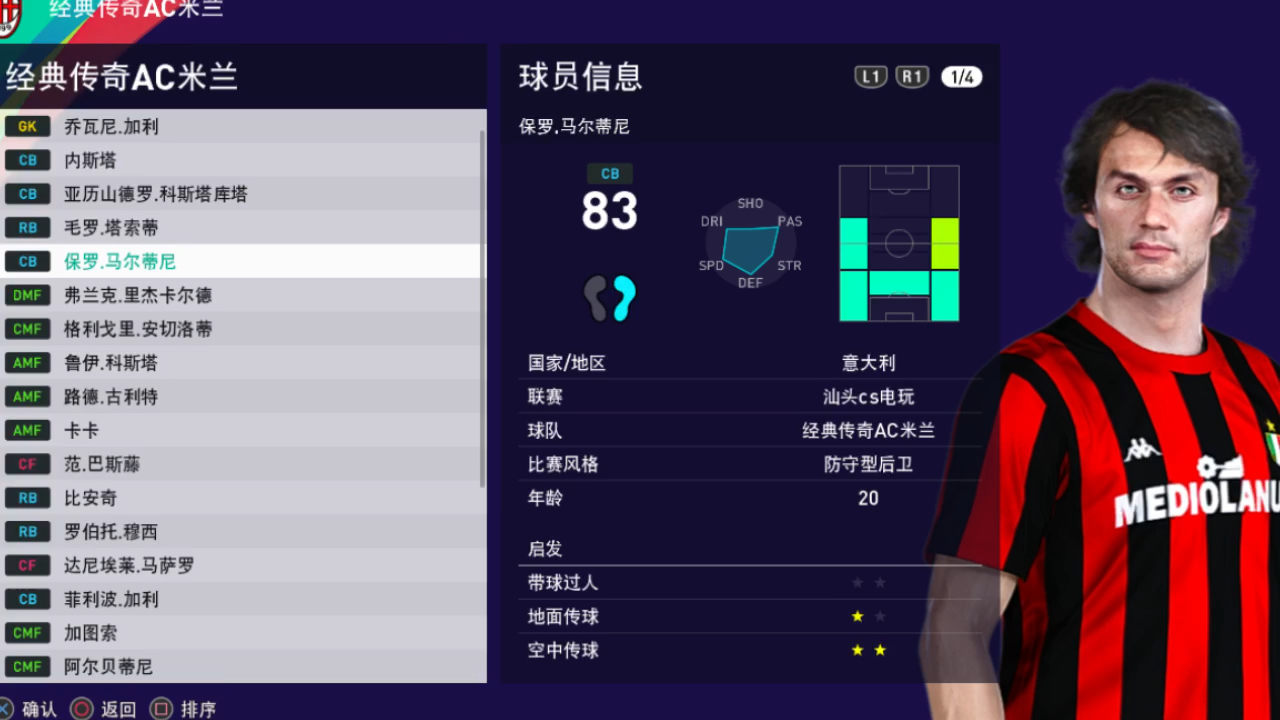Toggle the first star of 地面传球
This screenshot has height=720, width=1280.
[857, 616]
